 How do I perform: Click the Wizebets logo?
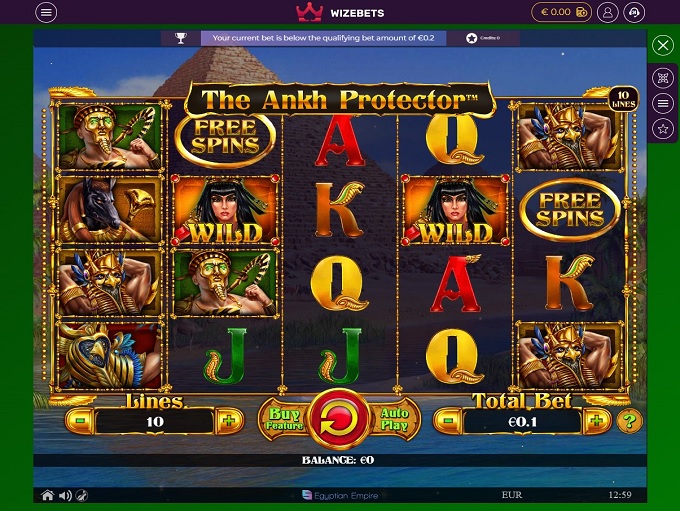(339, 12)
